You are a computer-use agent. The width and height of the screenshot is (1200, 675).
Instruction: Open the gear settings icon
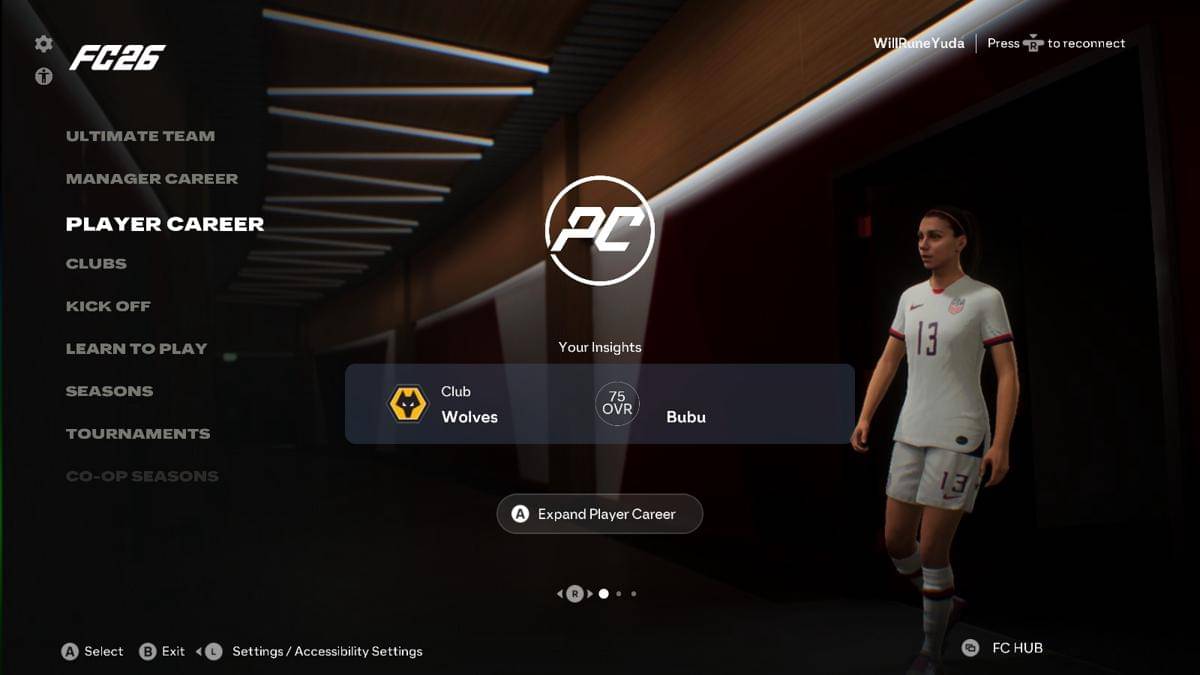click(x=44, y=44)
